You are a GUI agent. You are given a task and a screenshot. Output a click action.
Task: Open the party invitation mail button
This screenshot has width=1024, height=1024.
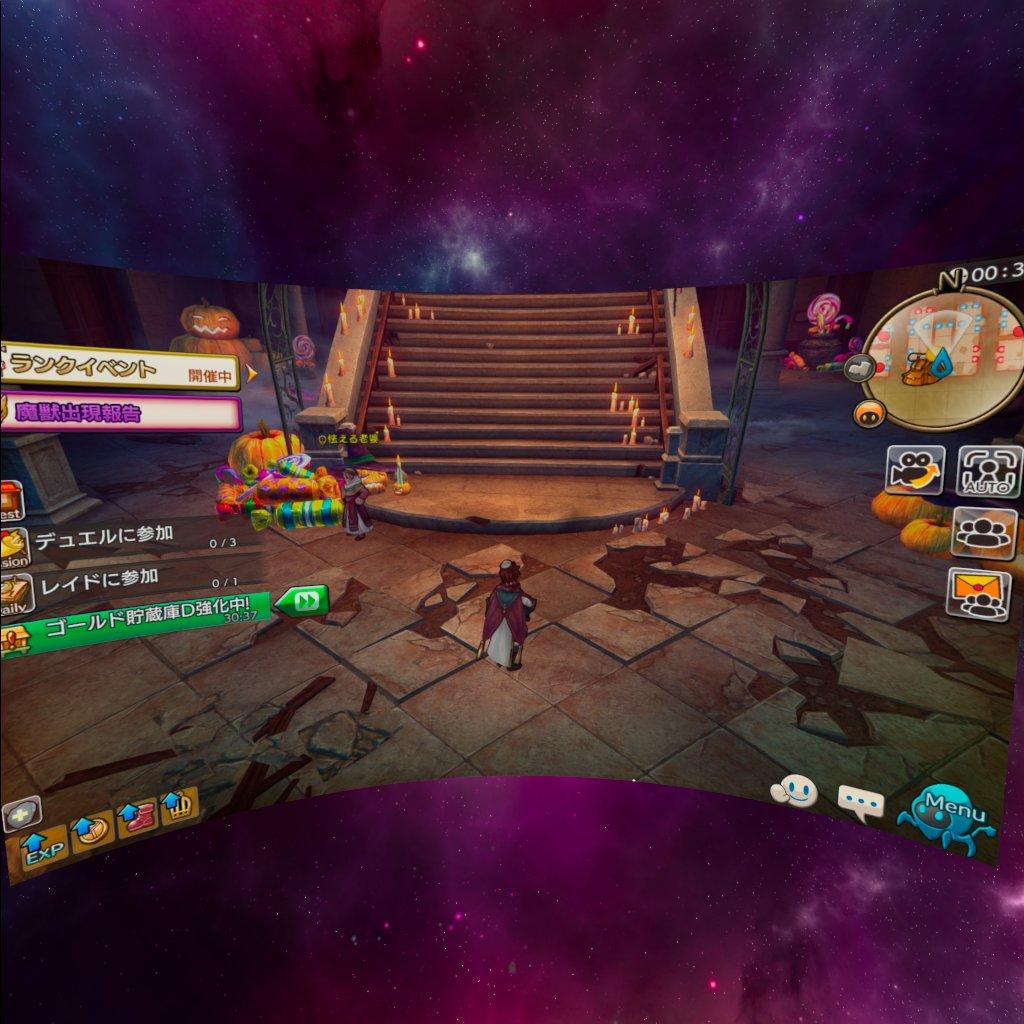[977, 594]
